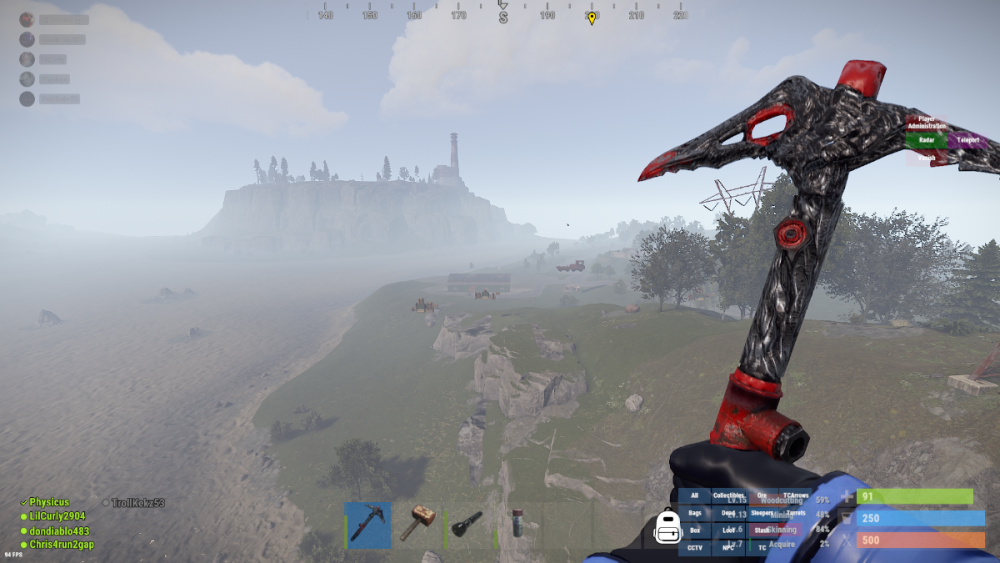This screenshot has height=563, width=1000.
Task: Toggle the CCTV radar filter
Action: 695,547
